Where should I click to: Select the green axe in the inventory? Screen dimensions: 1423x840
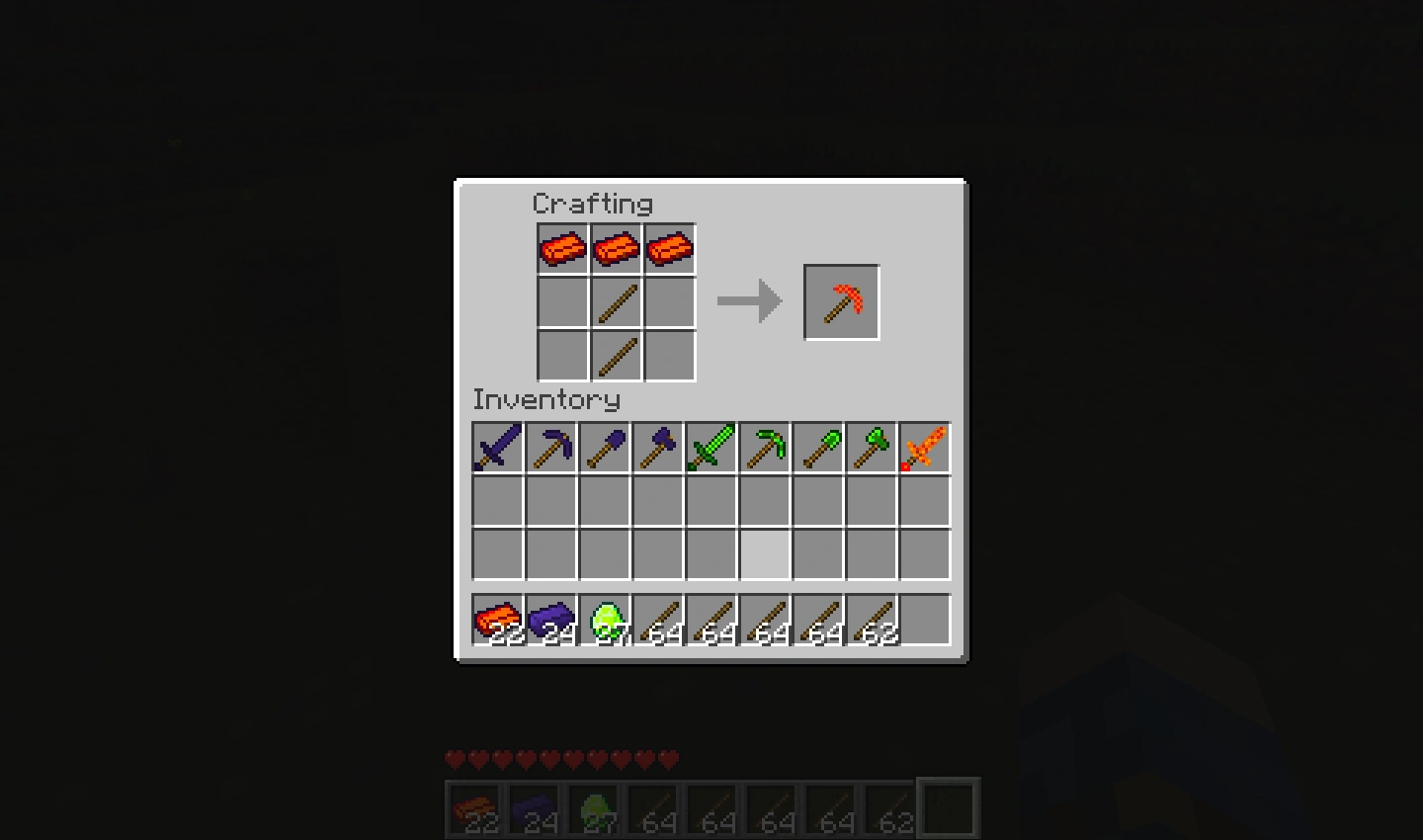coord(871,448)
